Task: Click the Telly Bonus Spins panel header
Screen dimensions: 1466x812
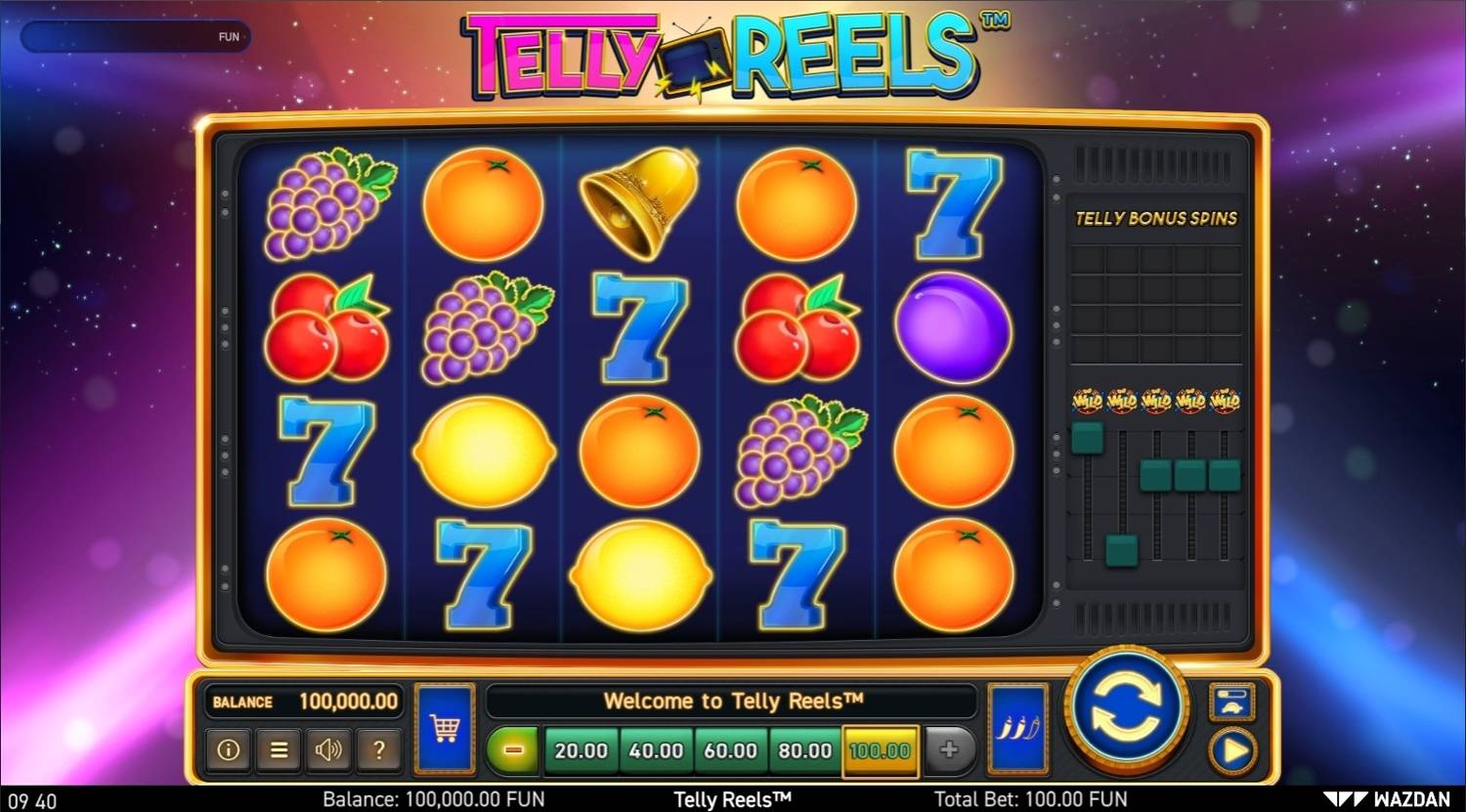Action: (x=1156, y=219)
